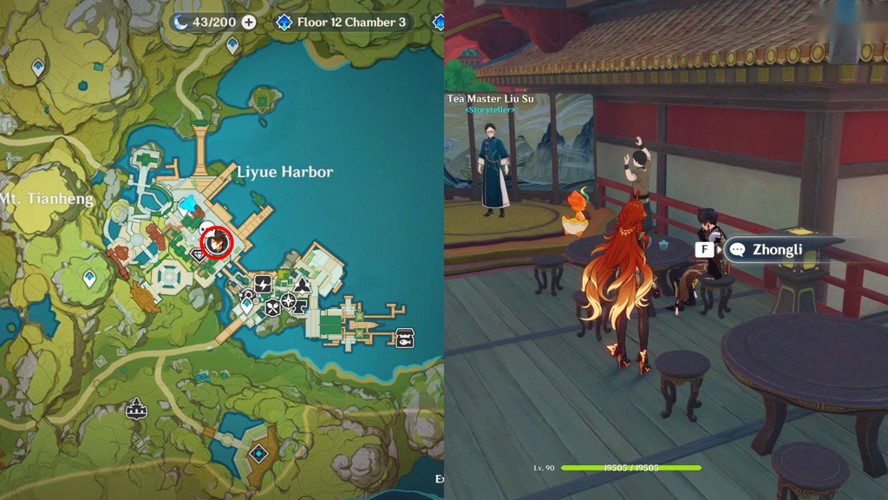Add Original Resin with the plus button

(249, 22)
